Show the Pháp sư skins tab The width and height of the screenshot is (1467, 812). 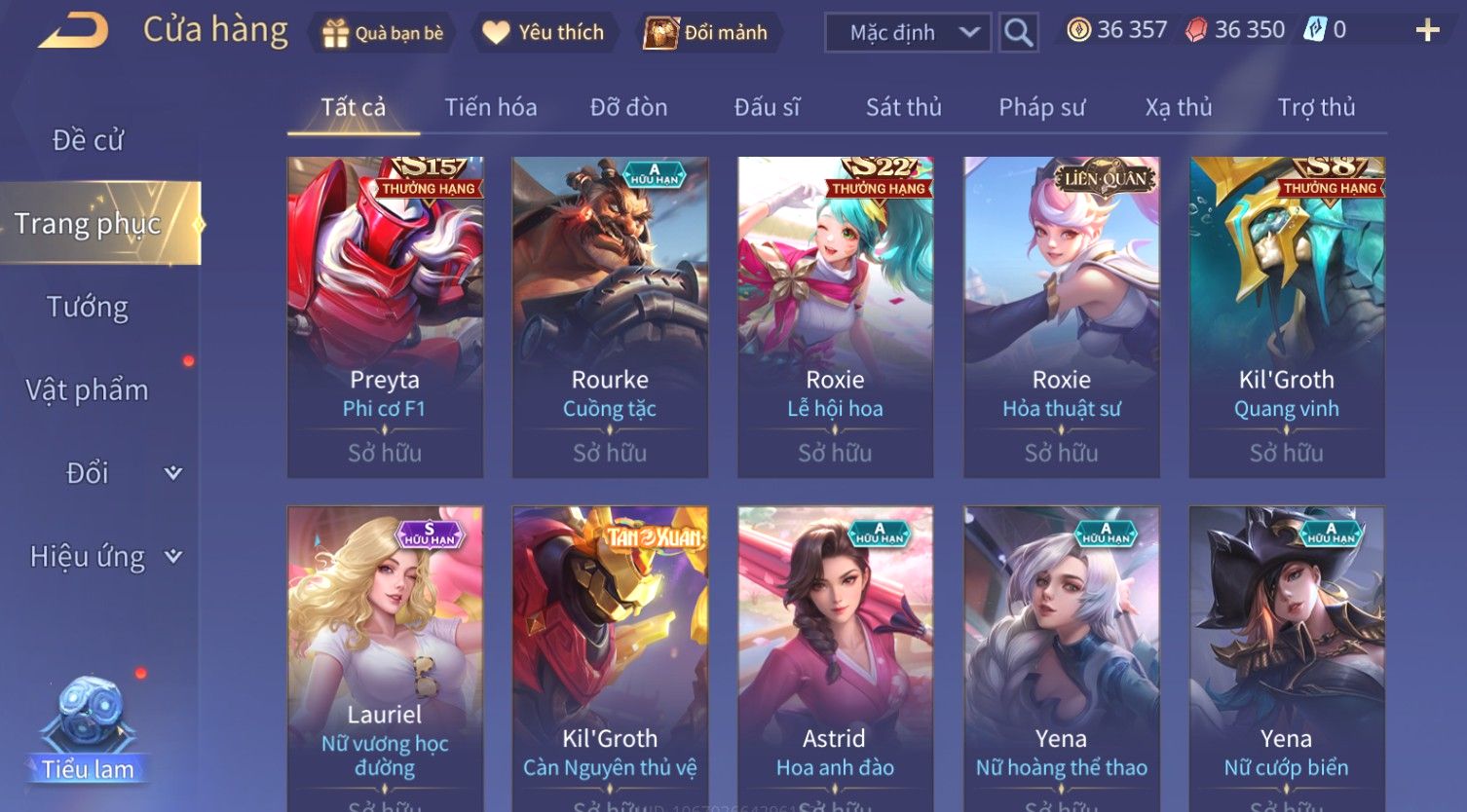coord(1041,107)
